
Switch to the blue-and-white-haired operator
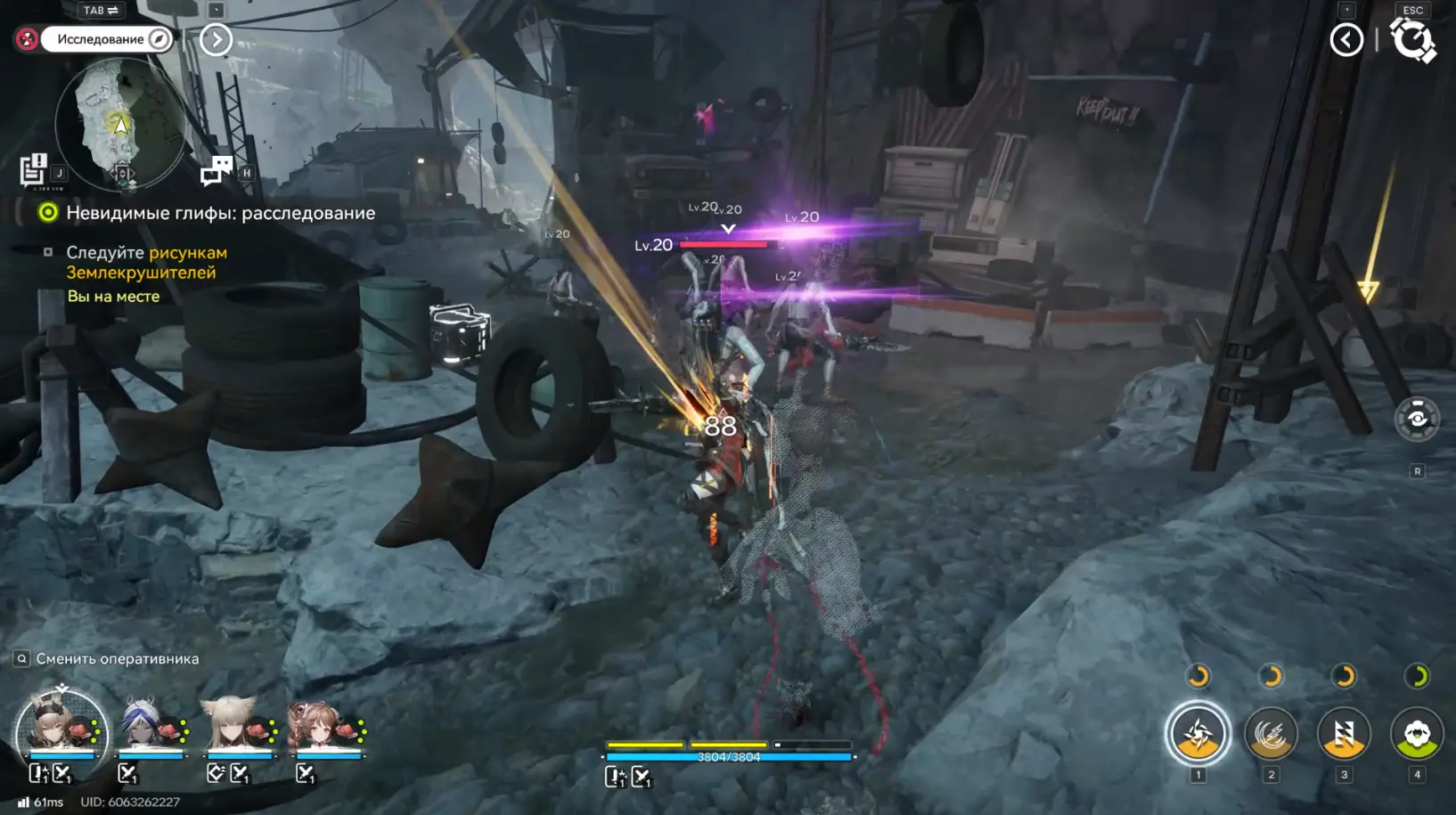point(147,726)
